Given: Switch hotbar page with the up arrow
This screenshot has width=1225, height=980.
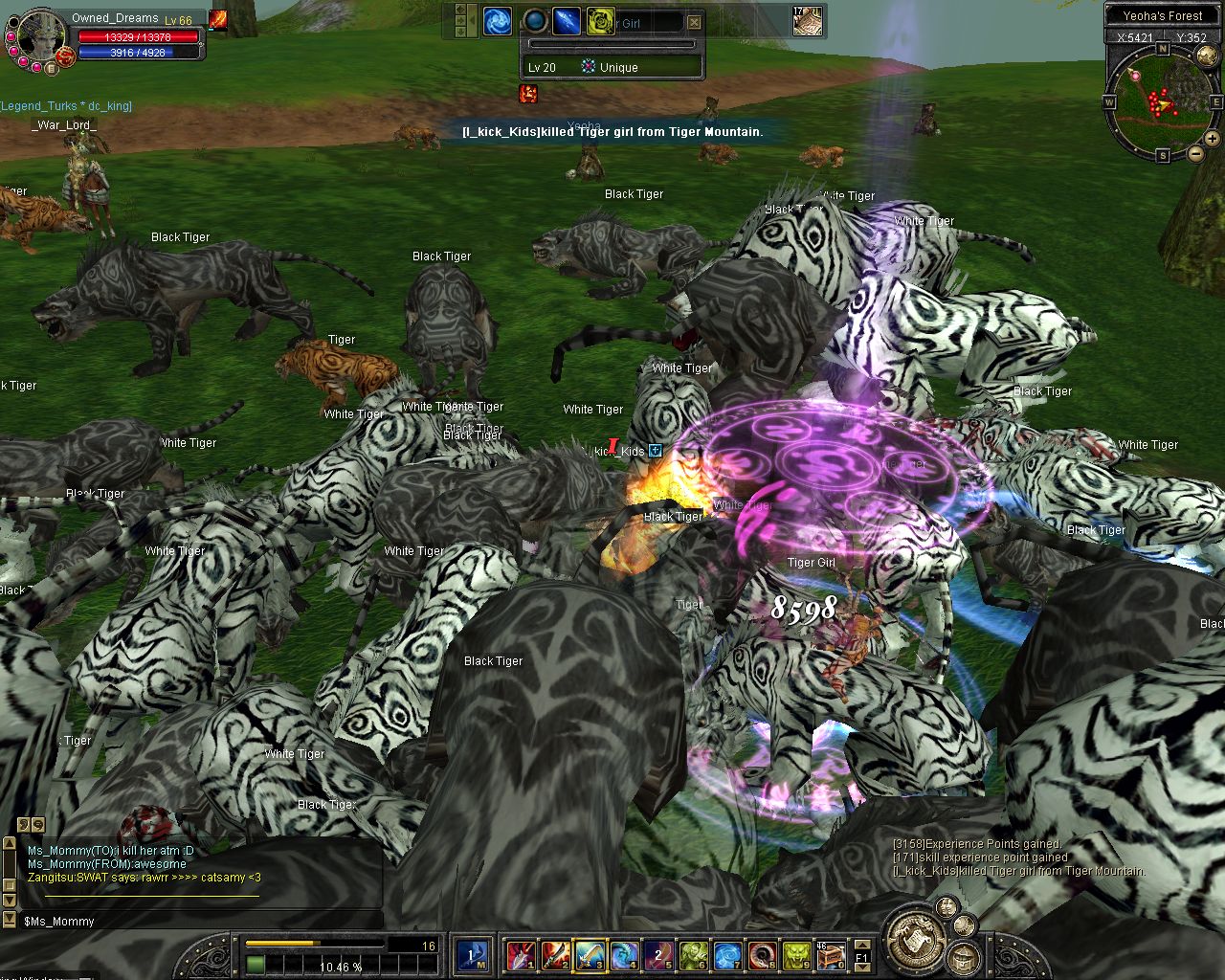Looking at the screenshot, I should click(x=861, y=945).
